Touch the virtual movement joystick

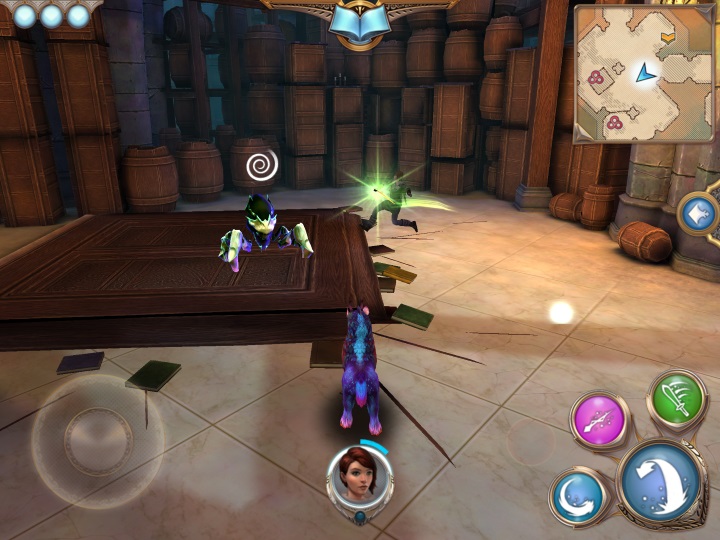[97, 438]
